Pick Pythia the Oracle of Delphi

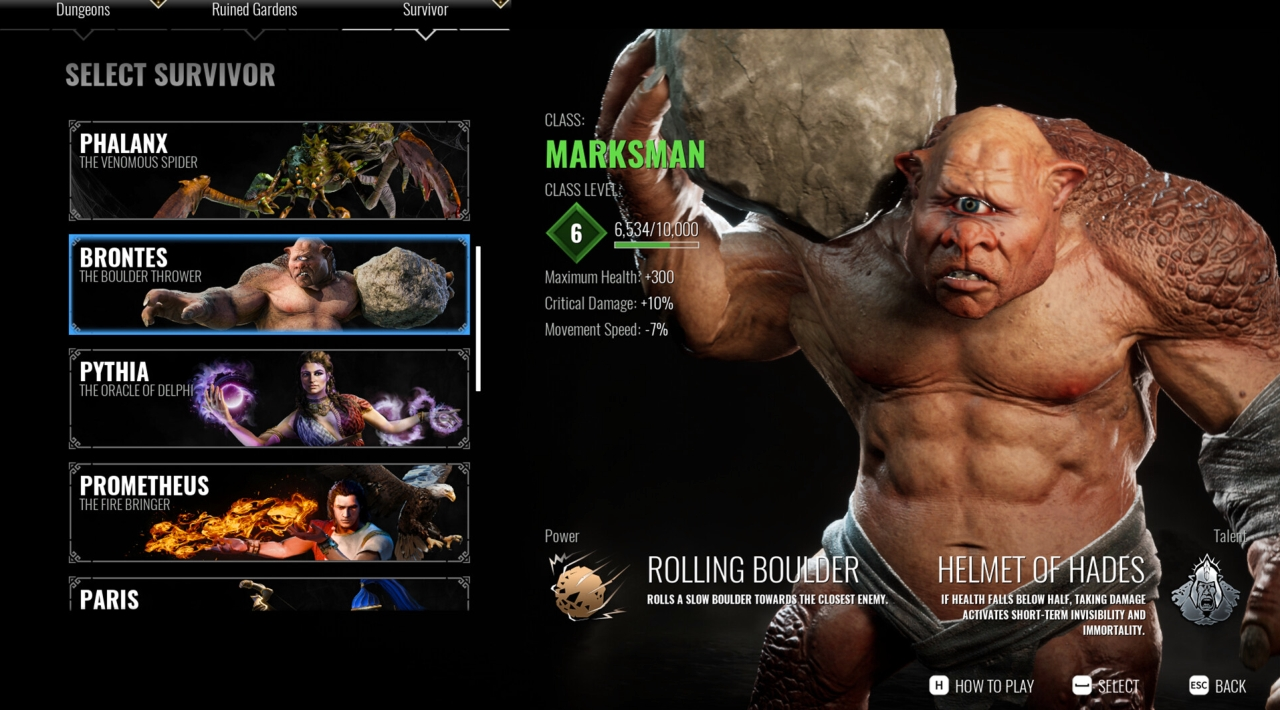[x=269, y=398]
